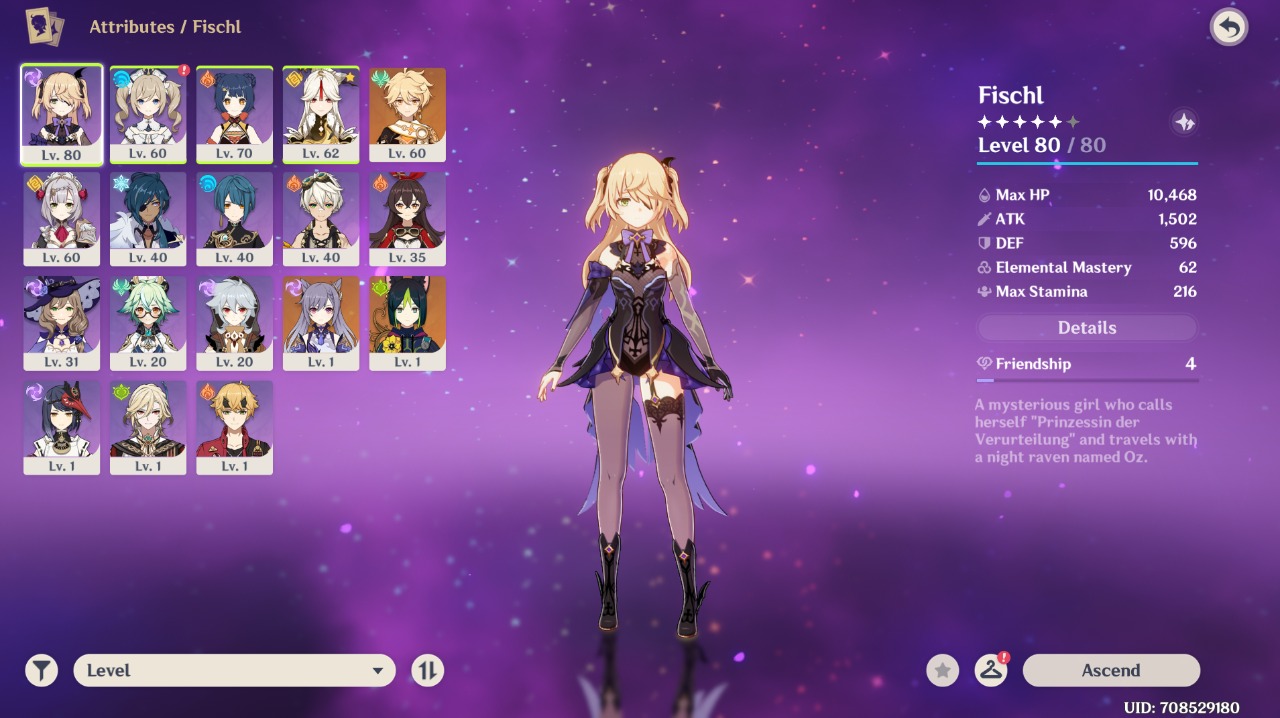1280x718 pixels.
Task: Open the character archive icon beside Attributes
Action: 44,27
